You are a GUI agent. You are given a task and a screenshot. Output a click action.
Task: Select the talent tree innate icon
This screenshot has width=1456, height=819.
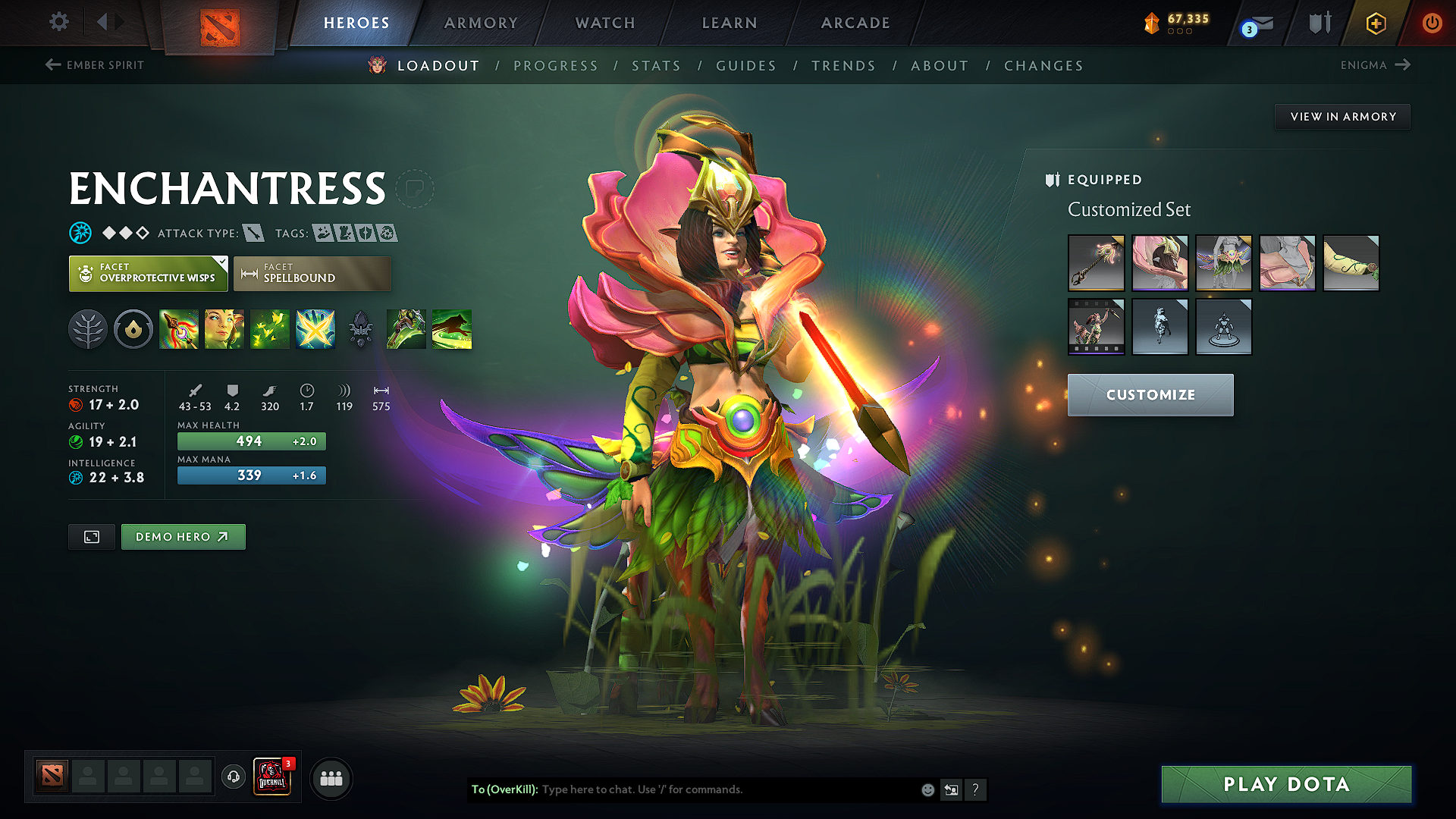pyautogui.click(x=88, y=328)
